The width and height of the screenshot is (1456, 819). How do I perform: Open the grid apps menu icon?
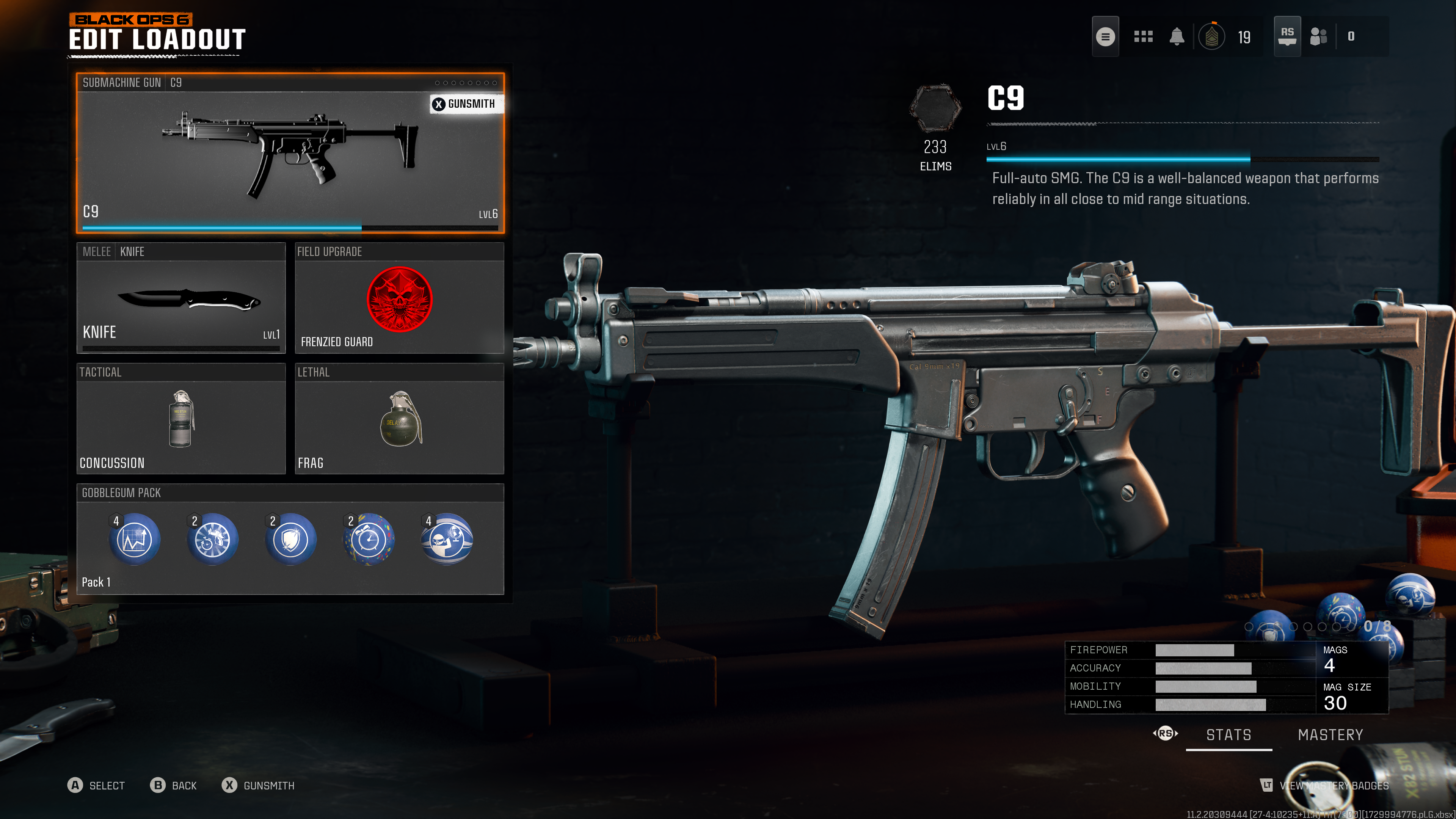[1143, 37]
